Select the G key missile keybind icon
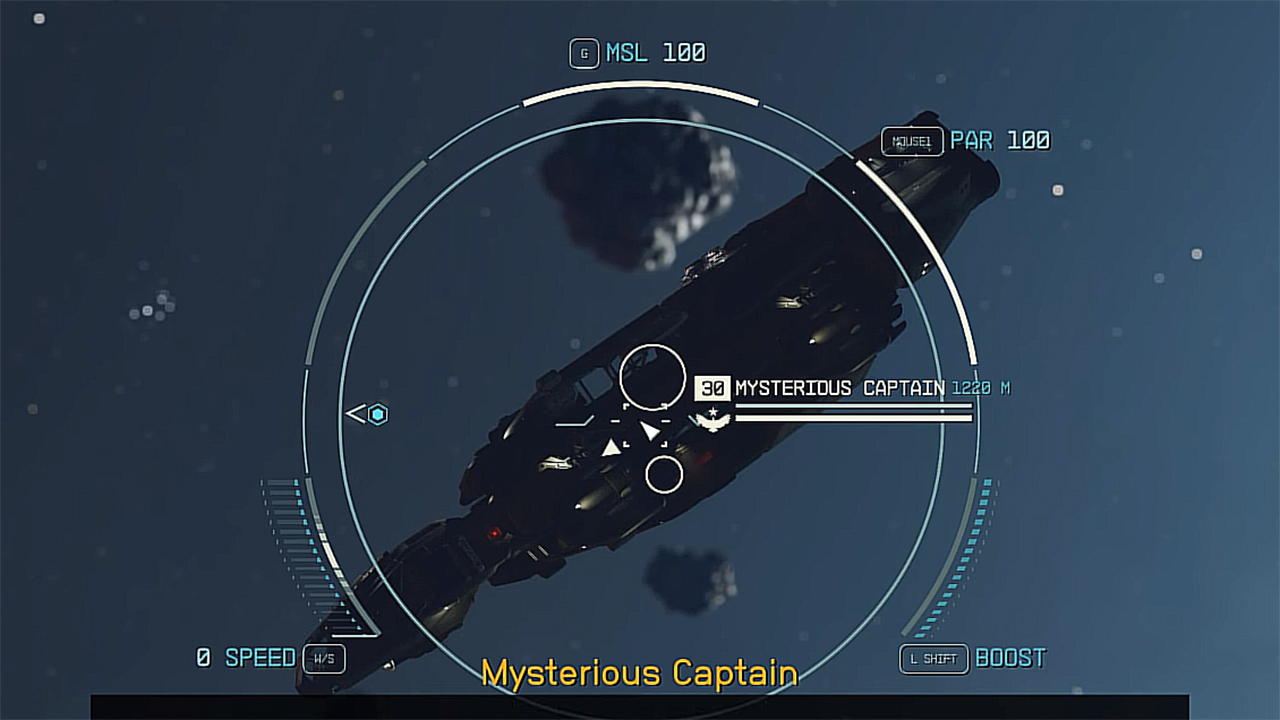Screen dimensions: 1280x720 tap(584, 53)
